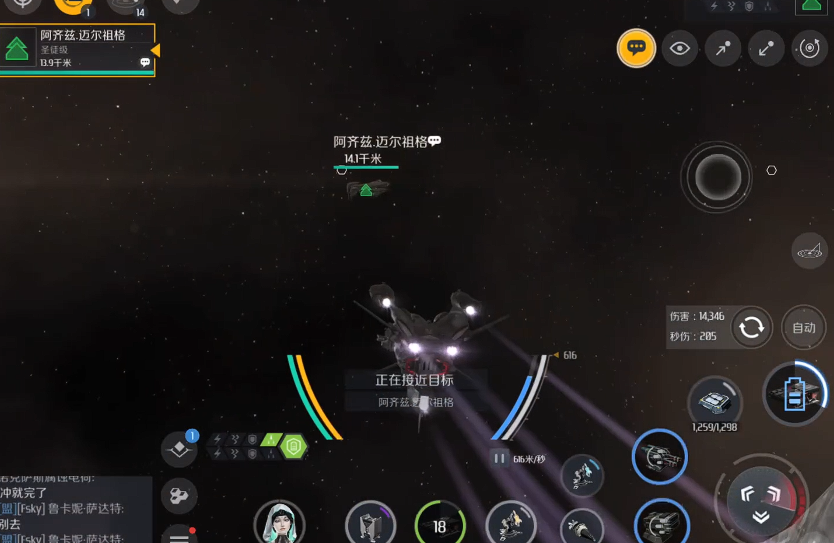Viewport: 834px width, 543px height.
Task: Activate the capacitor battery module
Action: click(x=795, y=393)
